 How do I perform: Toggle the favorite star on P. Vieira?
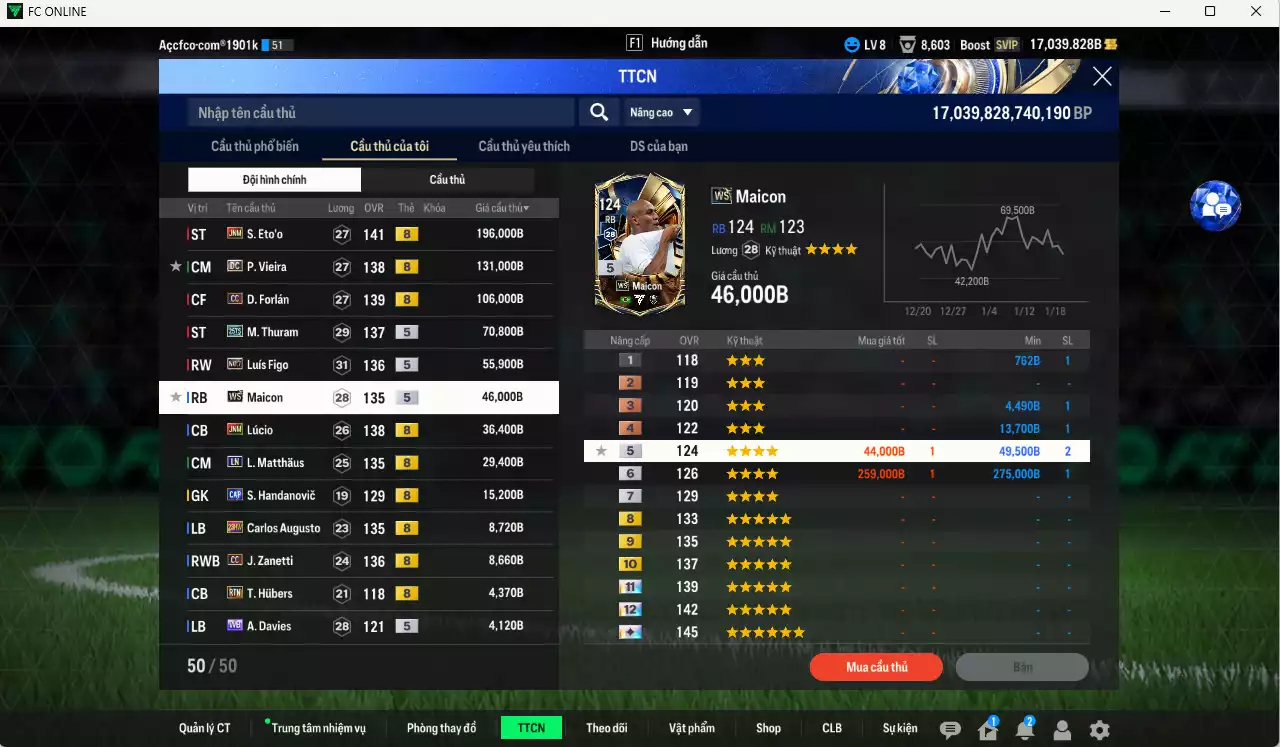click(x=177, y=266)
